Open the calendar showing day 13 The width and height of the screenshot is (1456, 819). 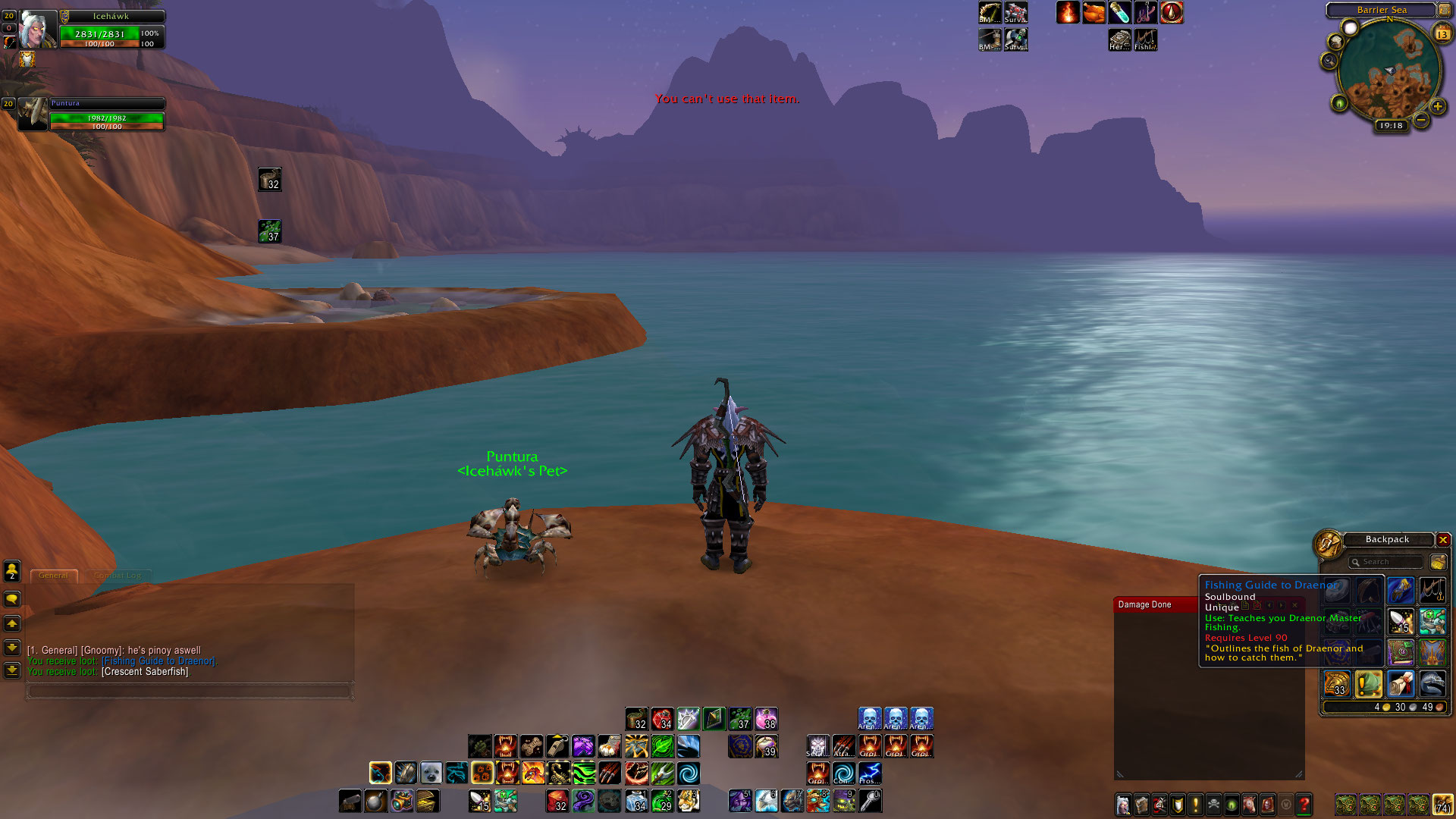tap(1442, 34)
